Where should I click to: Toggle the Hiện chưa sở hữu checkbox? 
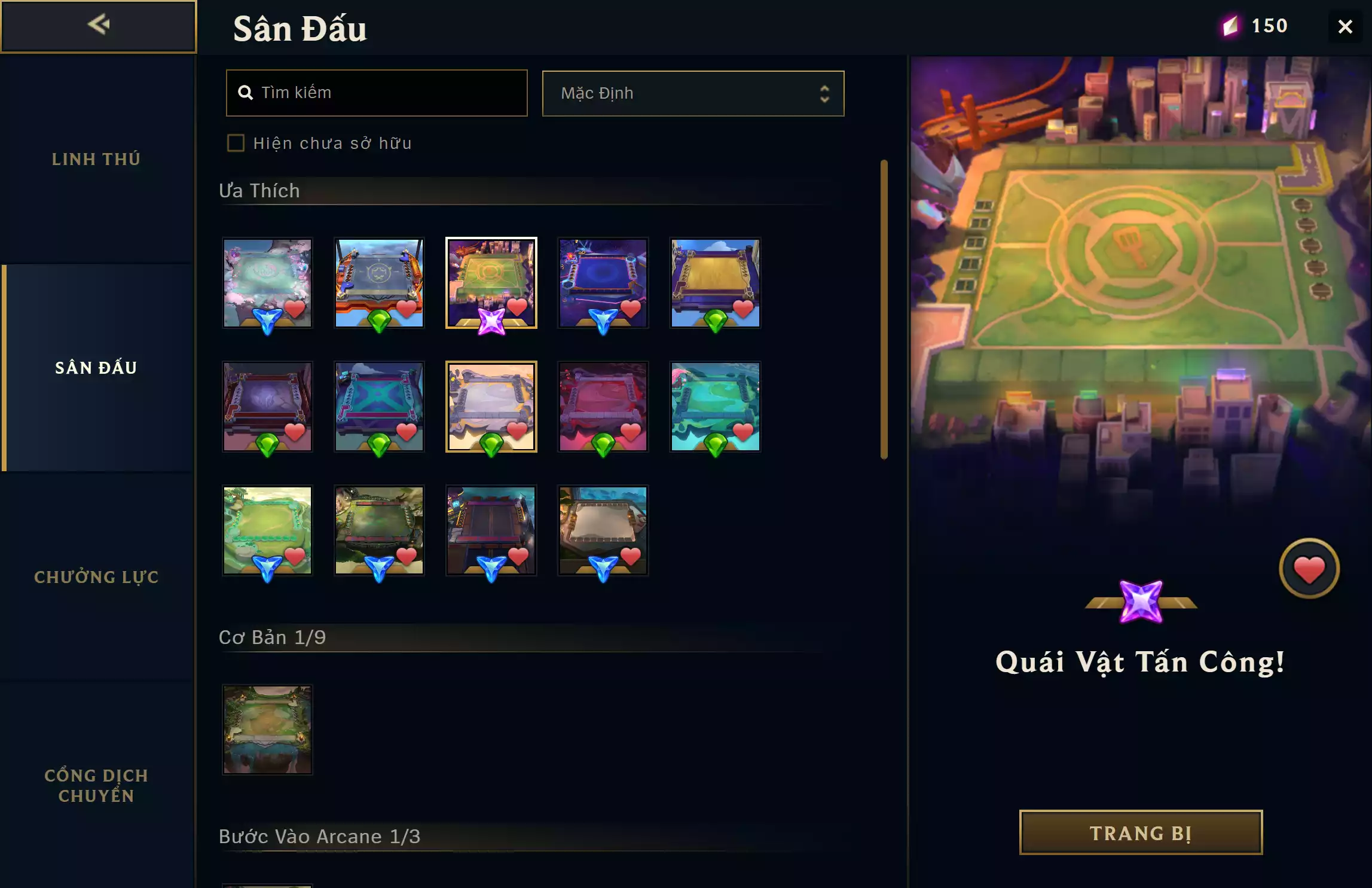pos(236,144)
